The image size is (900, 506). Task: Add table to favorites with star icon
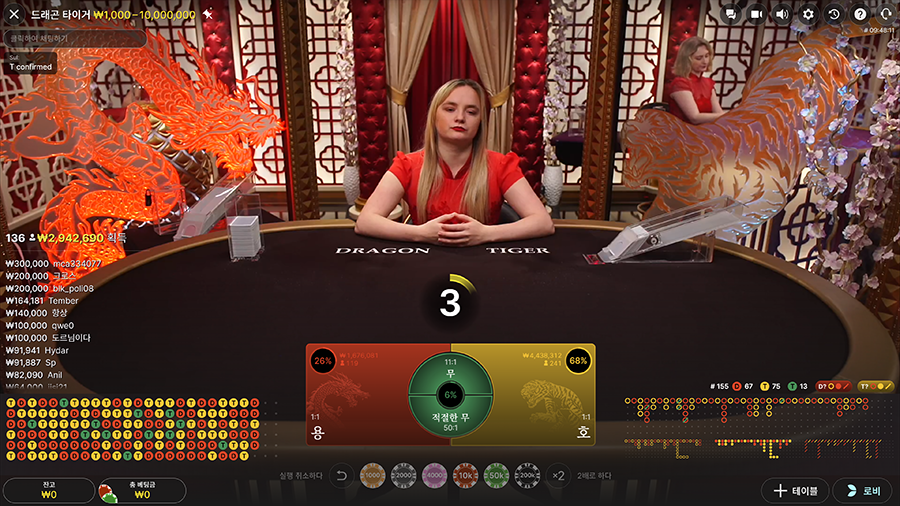click(x=207, y=14)
